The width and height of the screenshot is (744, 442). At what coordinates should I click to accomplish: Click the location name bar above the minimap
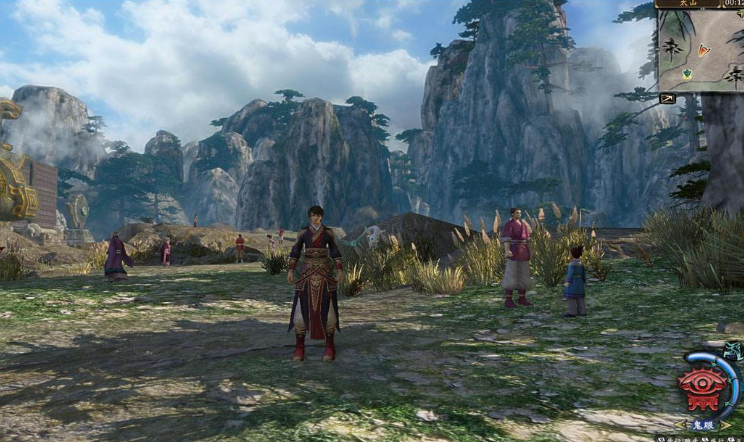688,4
